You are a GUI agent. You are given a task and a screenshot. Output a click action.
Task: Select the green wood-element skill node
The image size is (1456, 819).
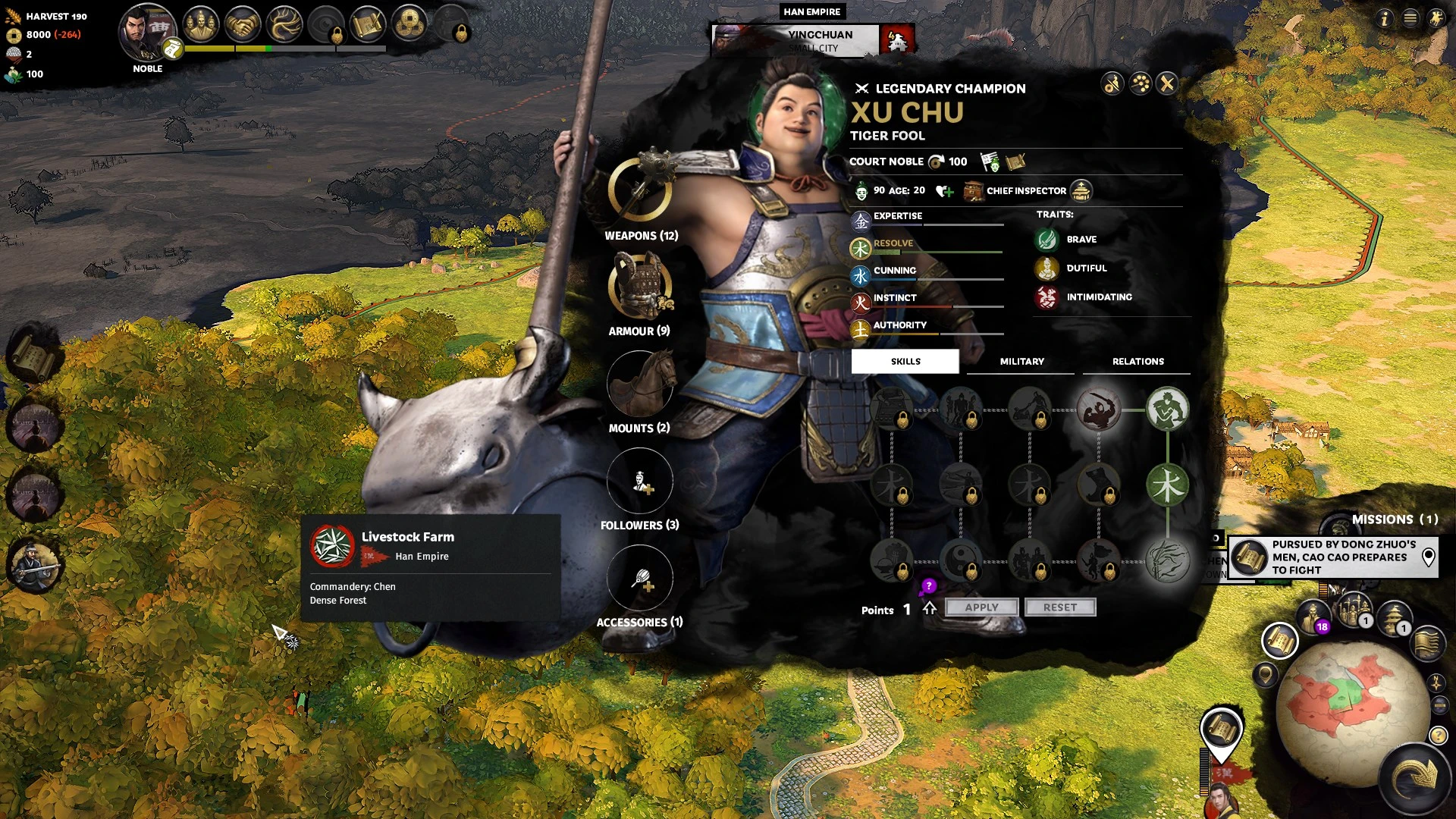point(1167,485)
